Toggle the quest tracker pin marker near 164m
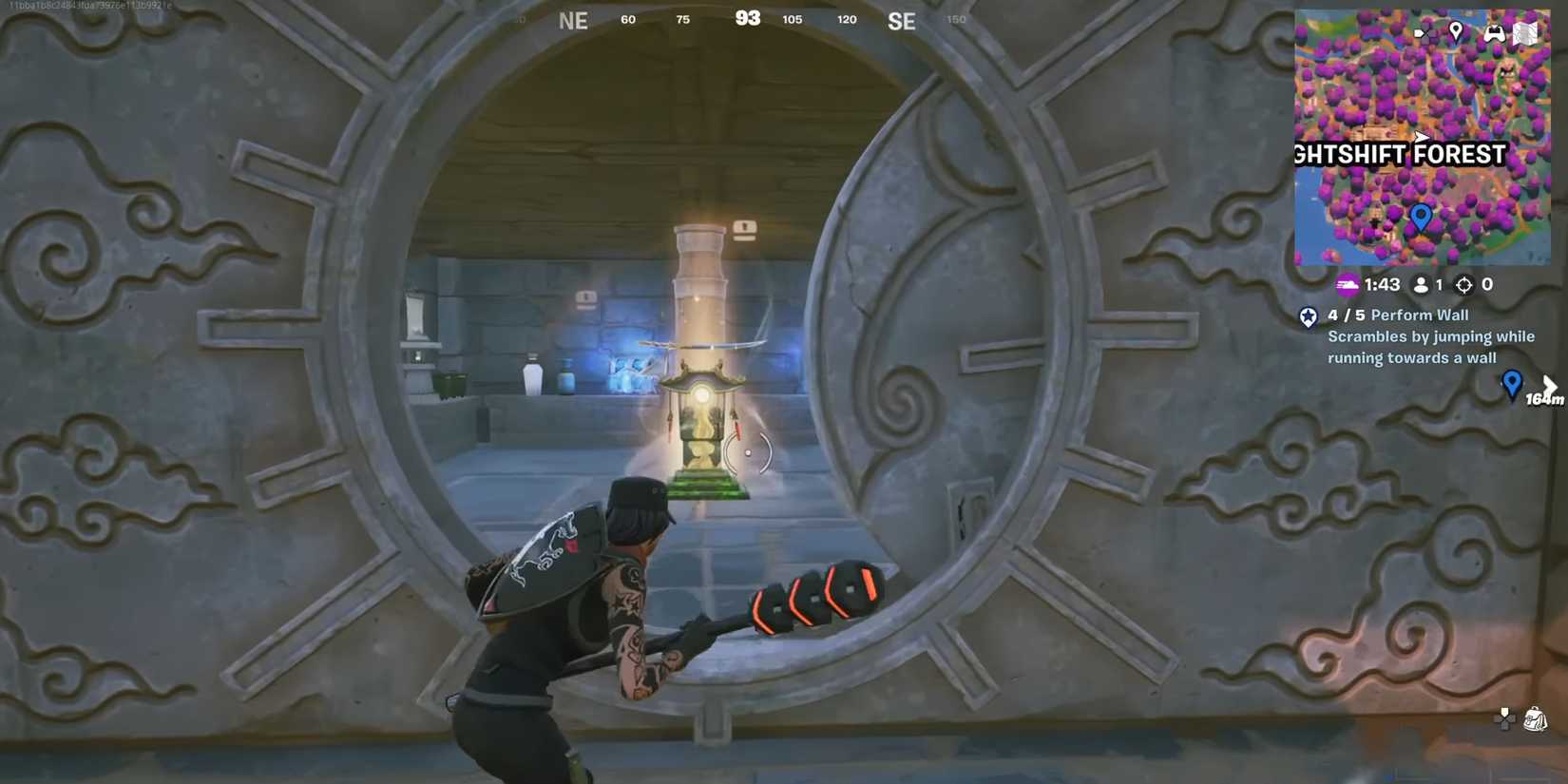Image resolution: width=1568 pixels, height=784 pixels. (1512, 384)
